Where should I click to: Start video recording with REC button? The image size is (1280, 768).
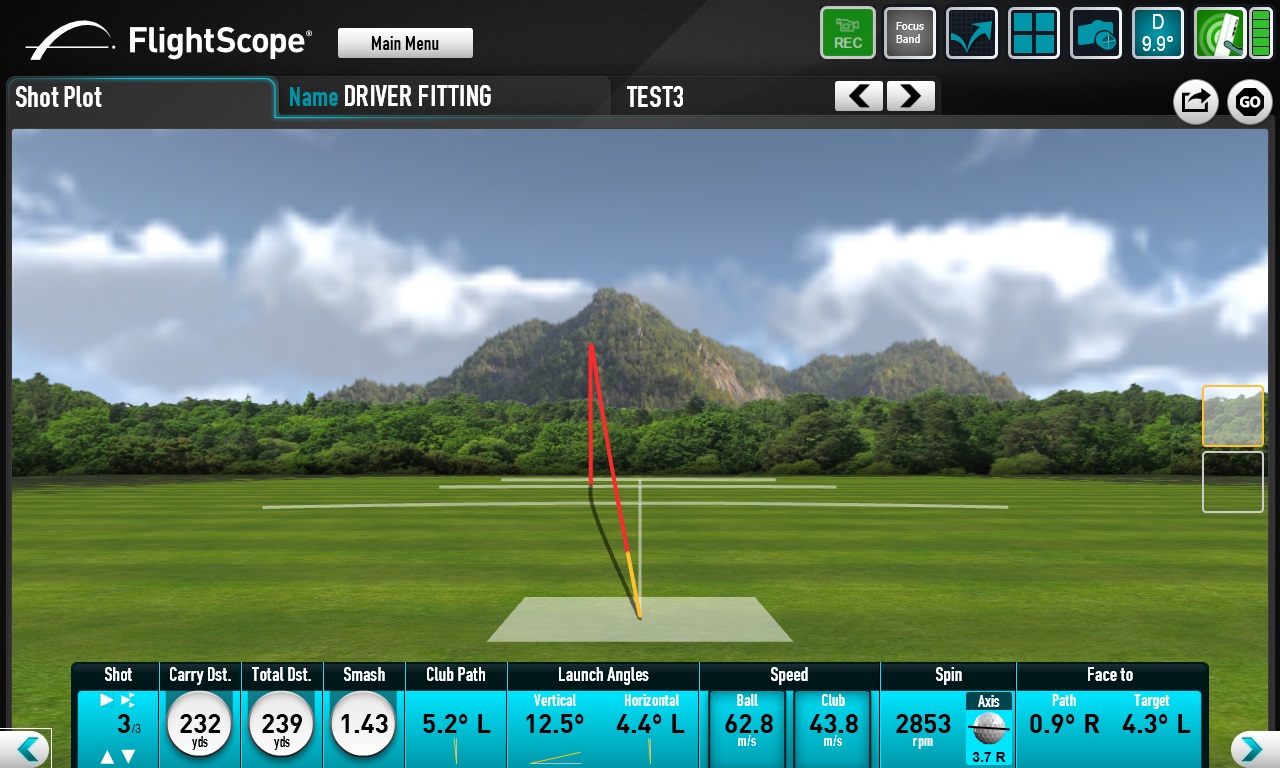coord(848,33)
